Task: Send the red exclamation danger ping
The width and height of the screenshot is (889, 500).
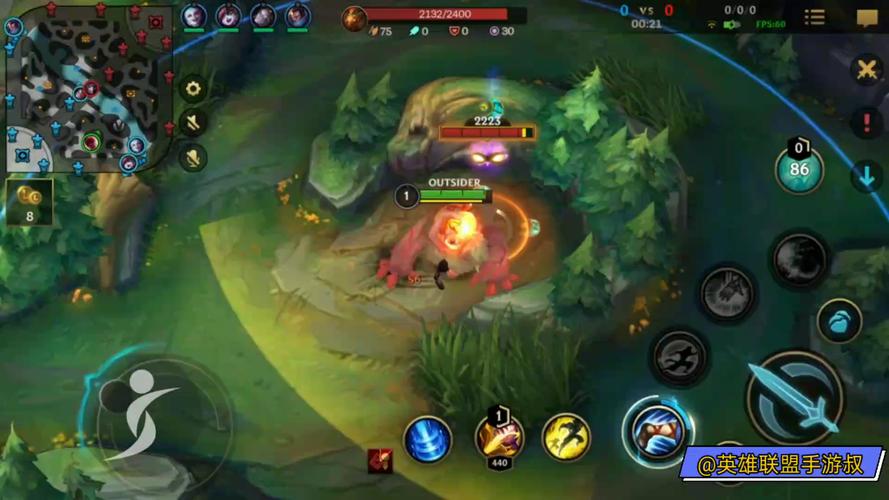Action: pos(866,123)
